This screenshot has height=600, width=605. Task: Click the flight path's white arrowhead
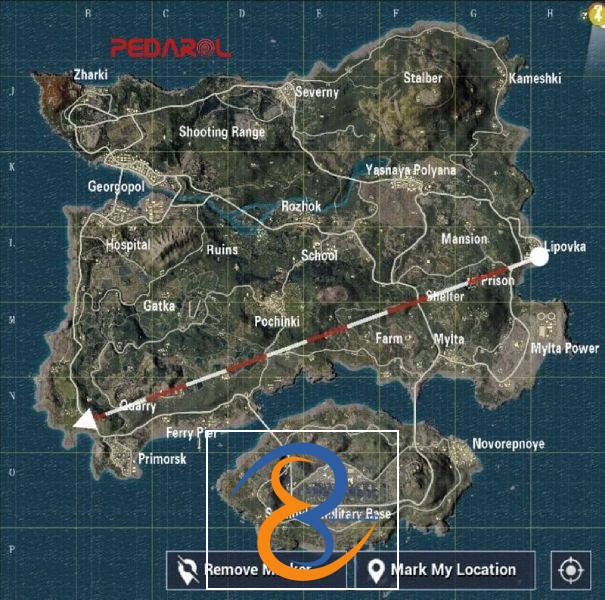pyautogui.click(x=86, y=420)
